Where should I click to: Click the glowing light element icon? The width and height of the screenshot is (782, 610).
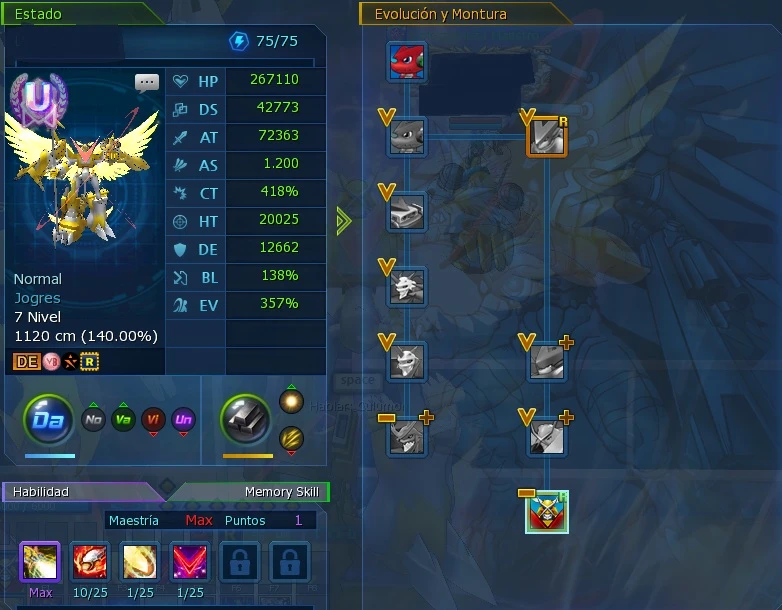pos(291,401)
